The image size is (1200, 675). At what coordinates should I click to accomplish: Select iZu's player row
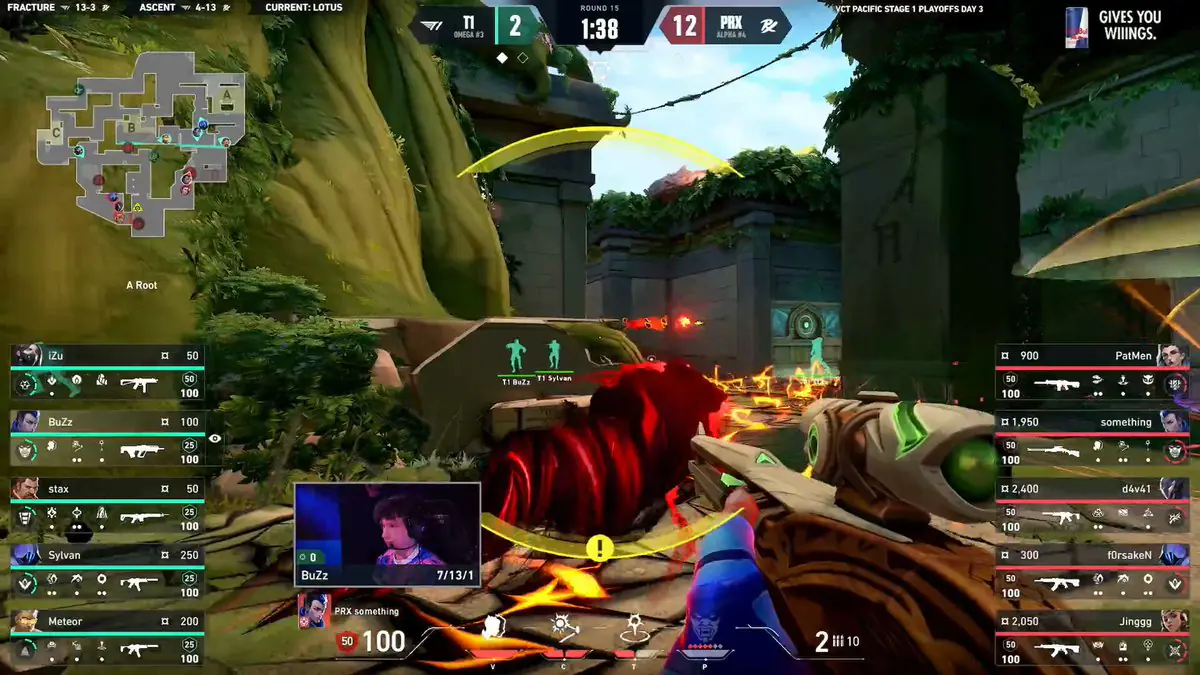tap(107, 371)
